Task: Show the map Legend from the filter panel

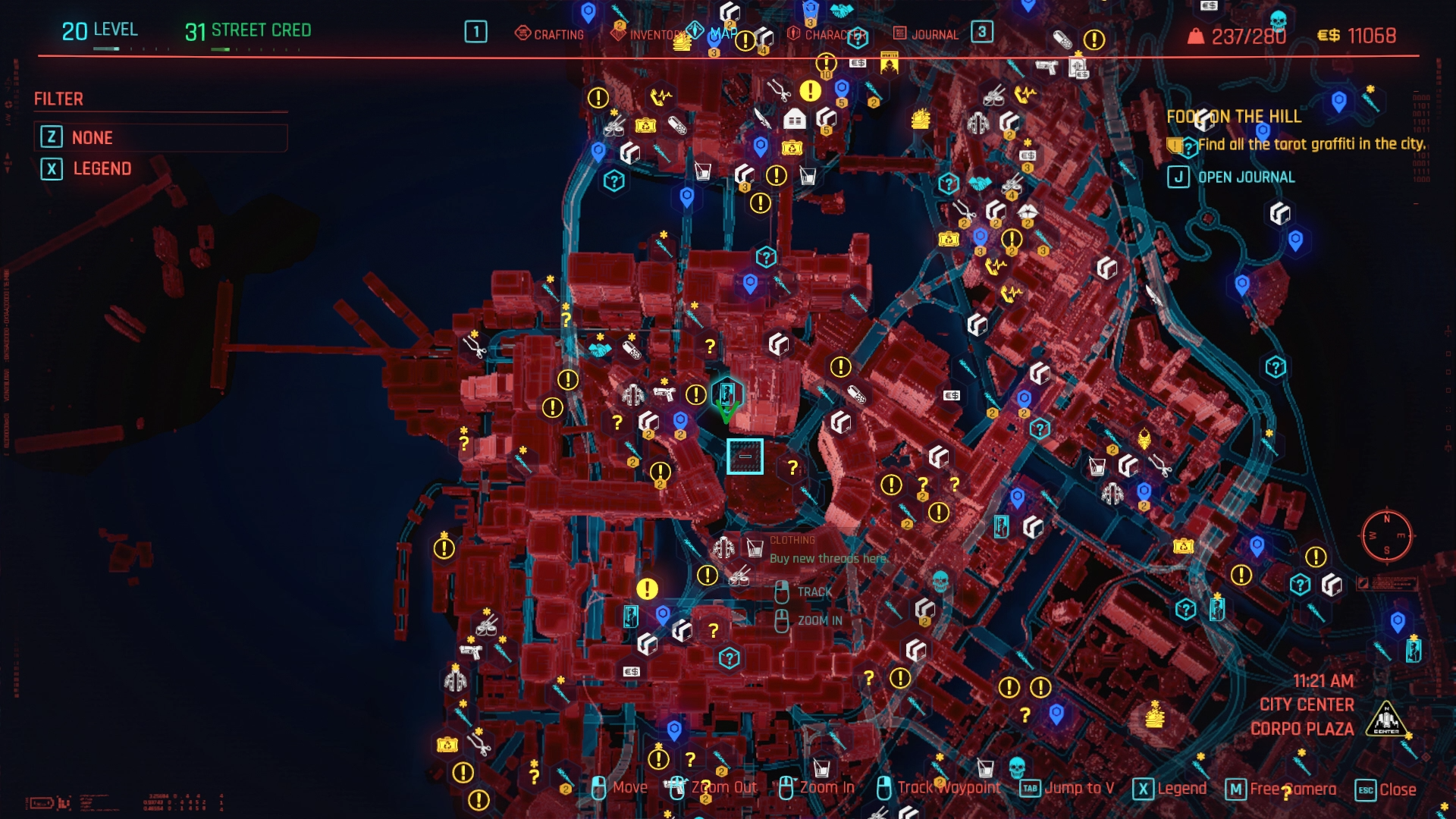Action: click(102, 168)
